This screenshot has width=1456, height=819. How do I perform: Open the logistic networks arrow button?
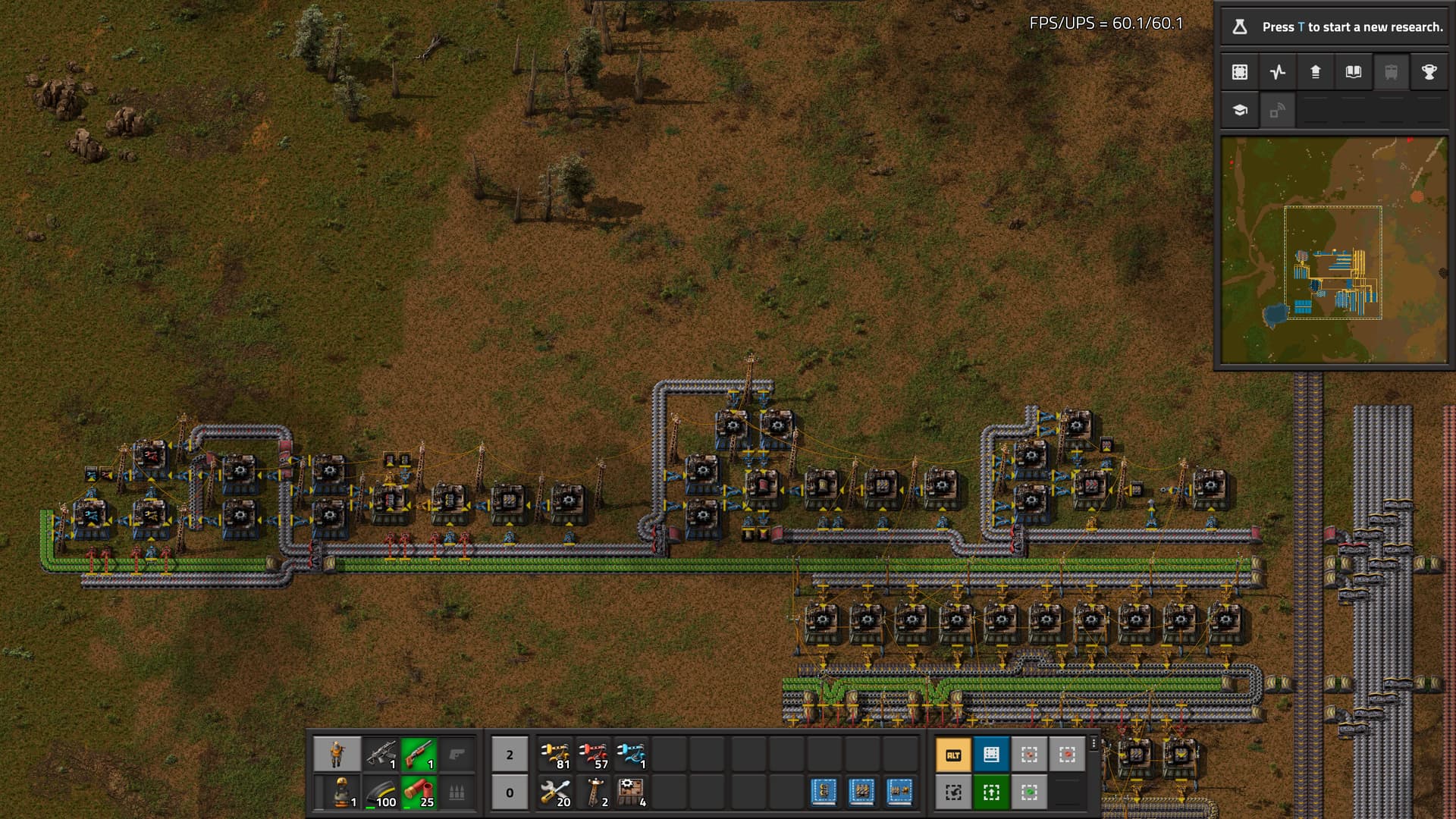[1316, 72]
